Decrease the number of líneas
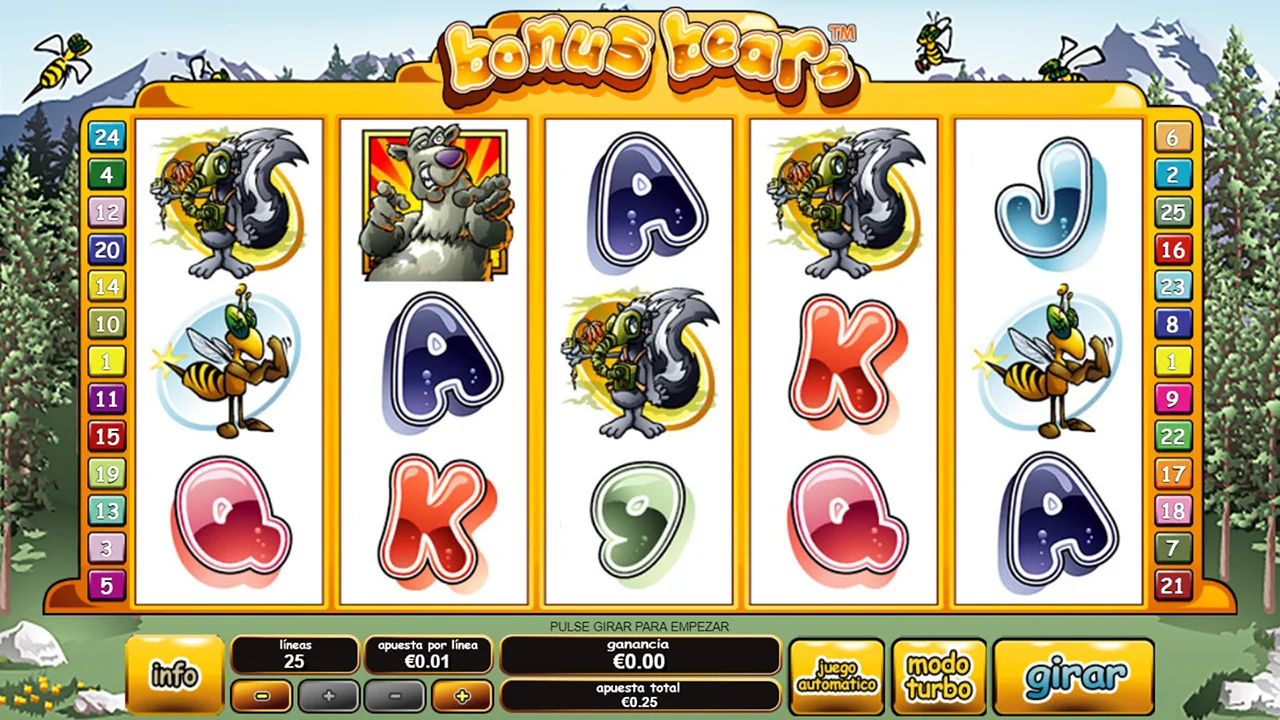 262,696
